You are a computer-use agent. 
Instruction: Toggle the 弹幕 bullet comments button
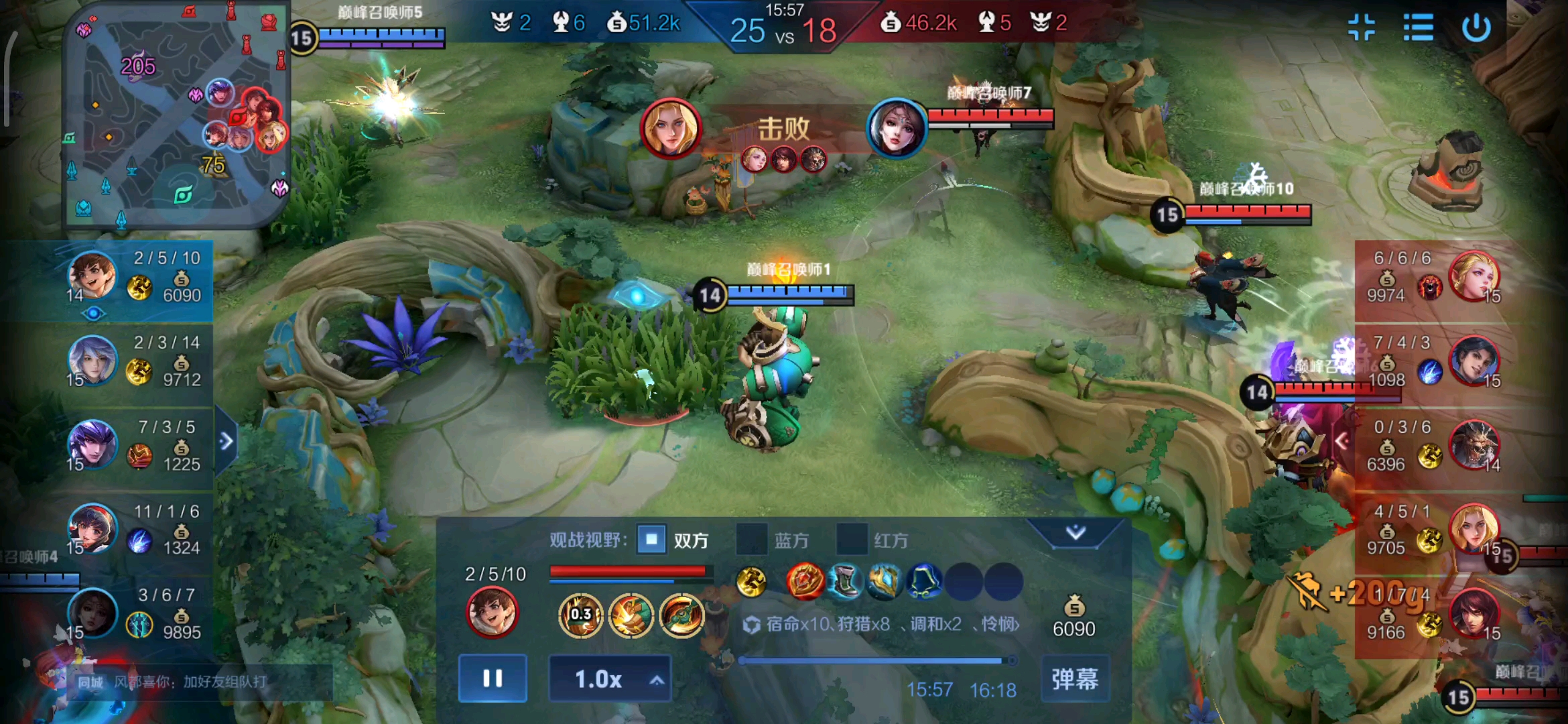[x=1075, y=679]
